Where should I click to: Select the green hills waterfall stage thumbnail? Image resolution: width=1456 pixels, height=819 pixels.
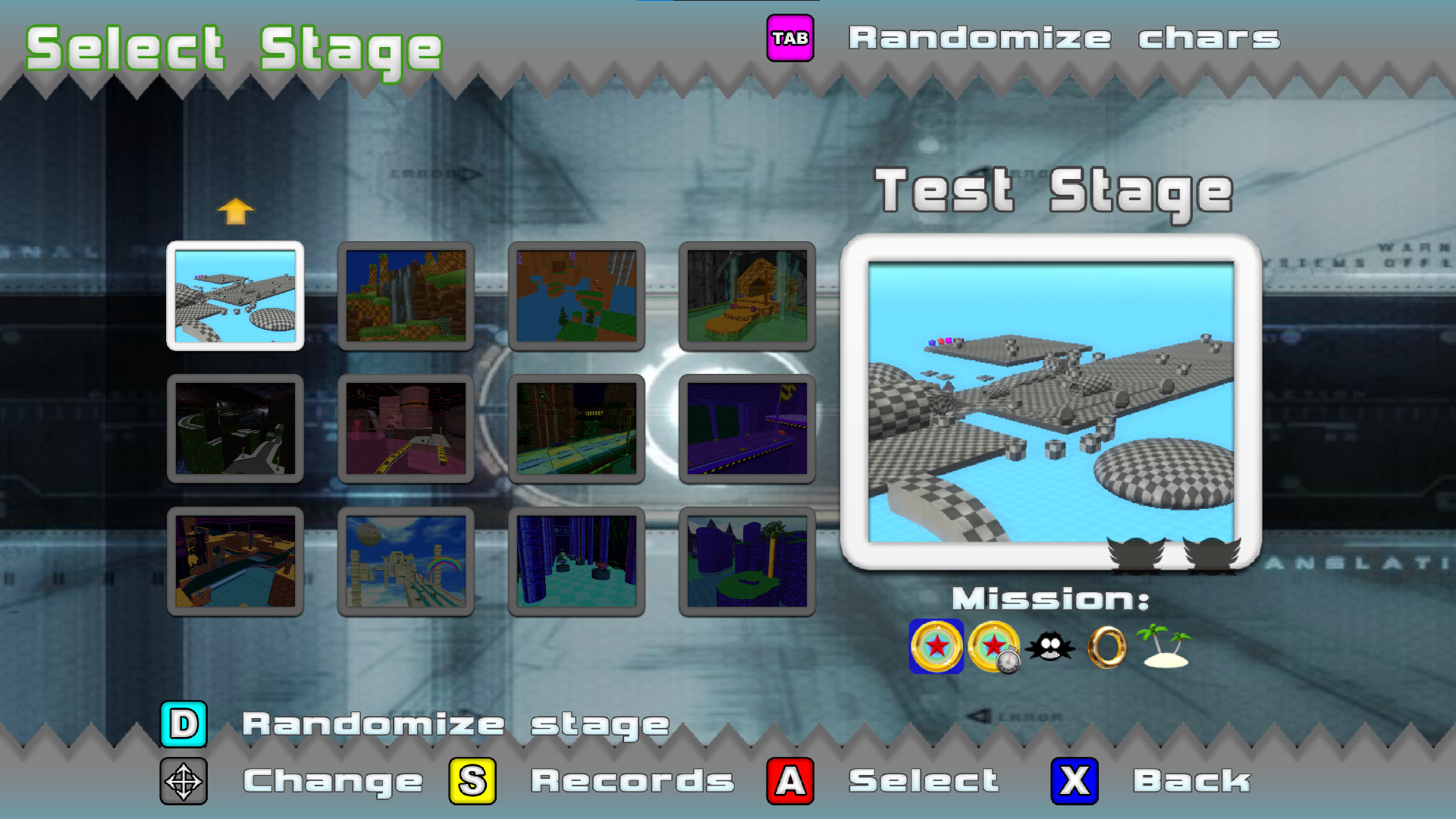(x=406, y=296)
